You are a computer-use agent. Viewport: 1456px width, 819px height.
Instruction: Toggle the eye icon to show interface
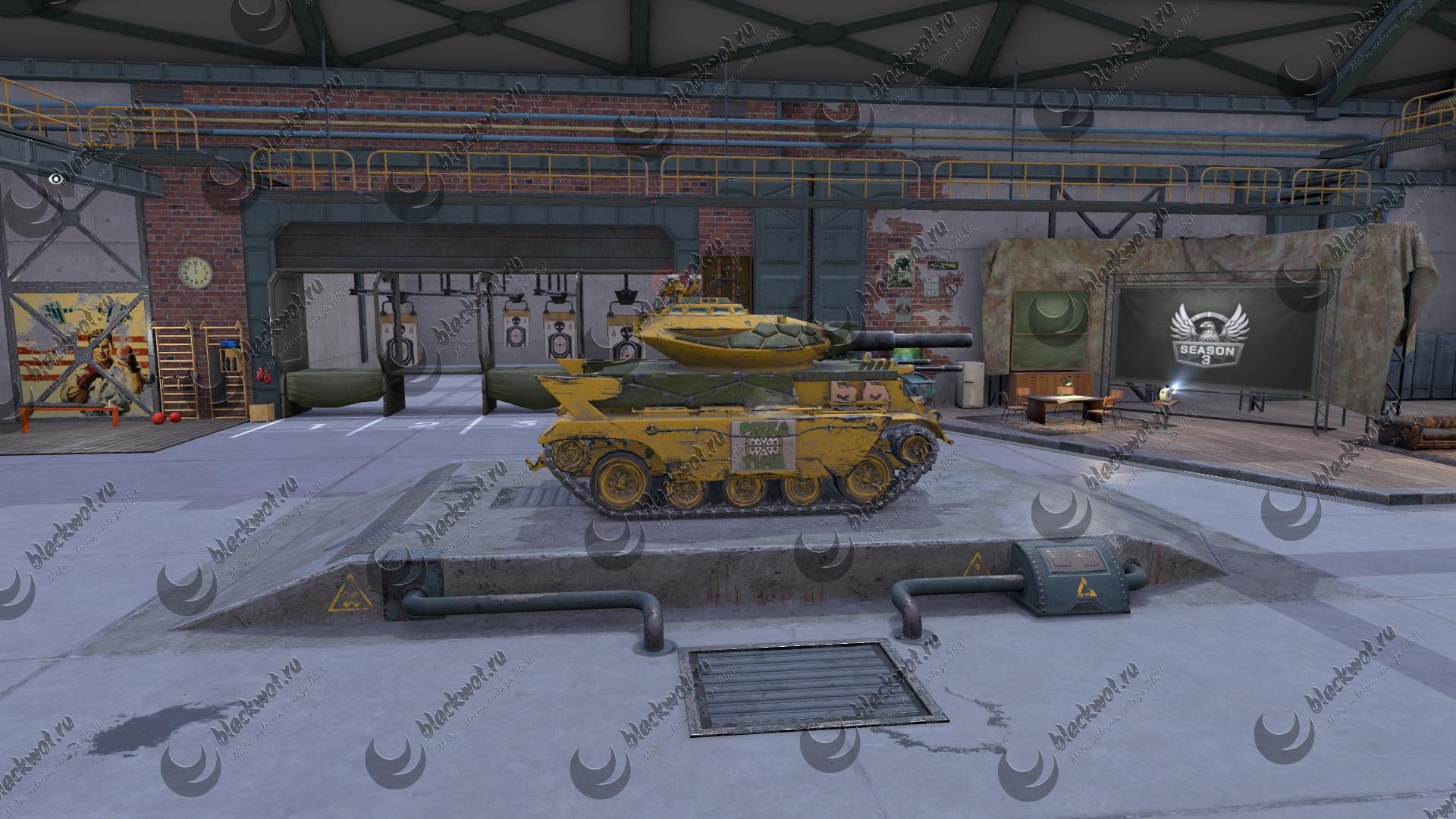(x=55, y=179)
